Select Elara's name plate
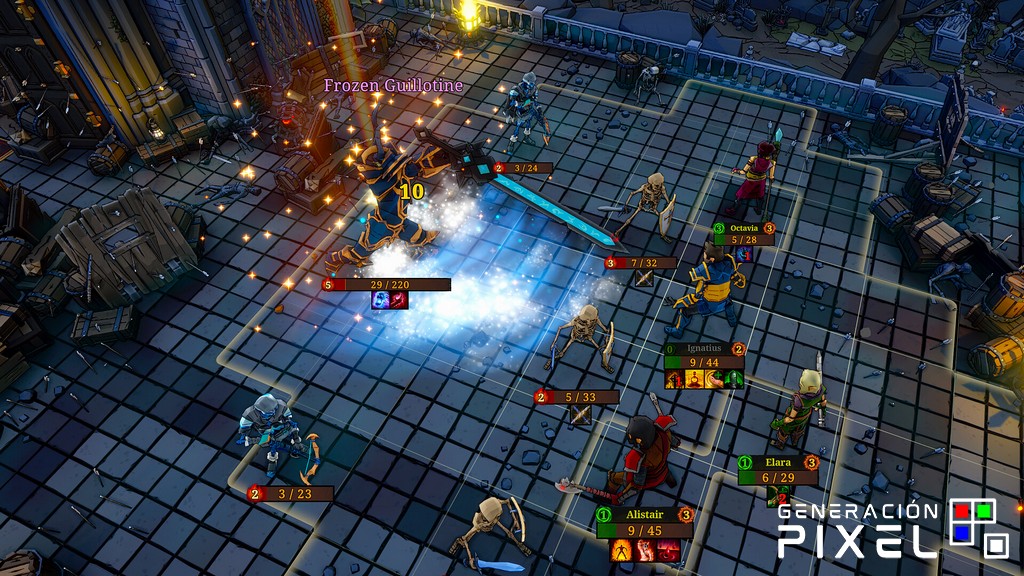The height and width of the screenshot is (576, 1024). tap(778, 463)
